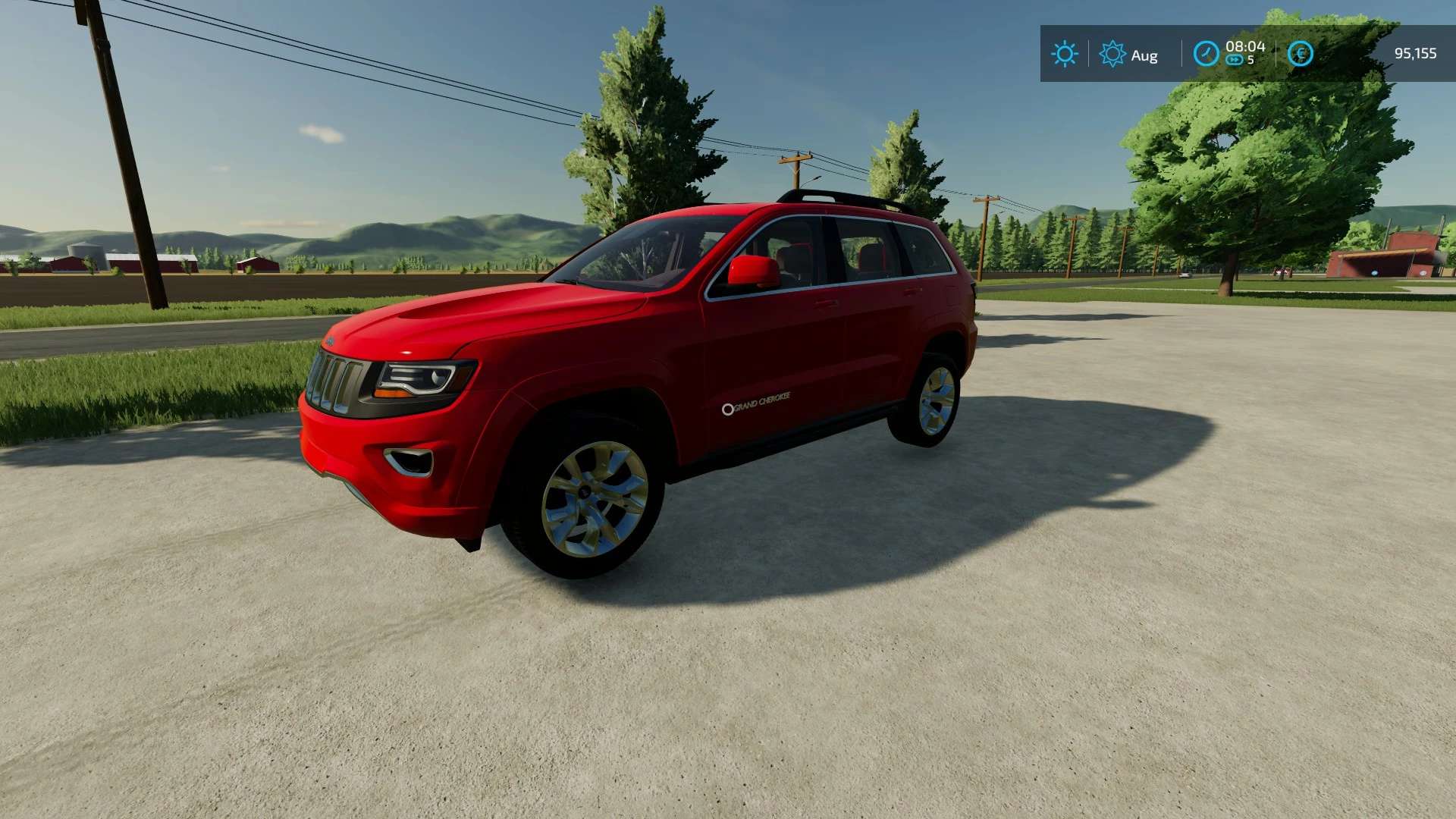
Task: Click the sunny weather icon
Action: pyautogui.click(x=1064, y=54)
